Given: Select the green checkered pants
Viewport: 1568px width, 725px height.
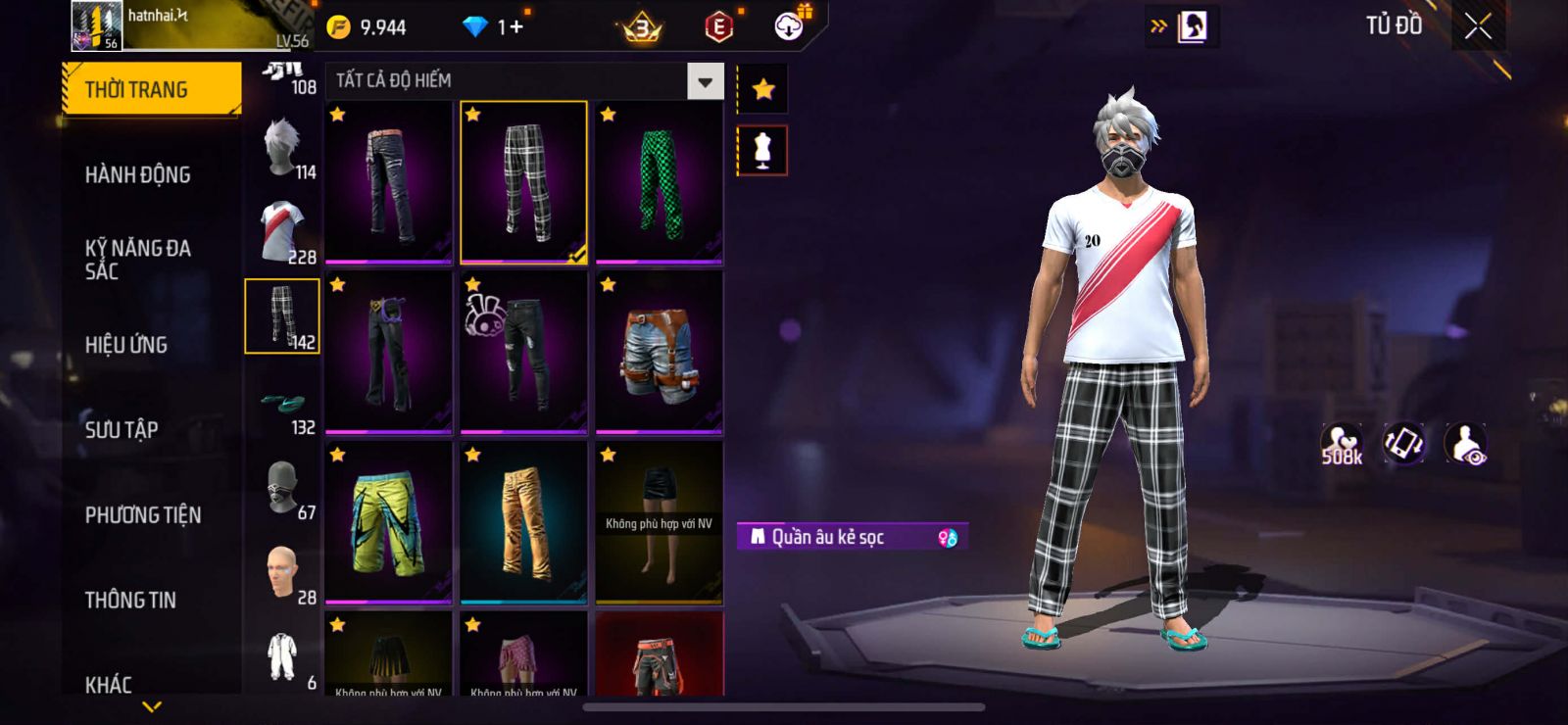Looking at the screenshot, I should (659, 183).
